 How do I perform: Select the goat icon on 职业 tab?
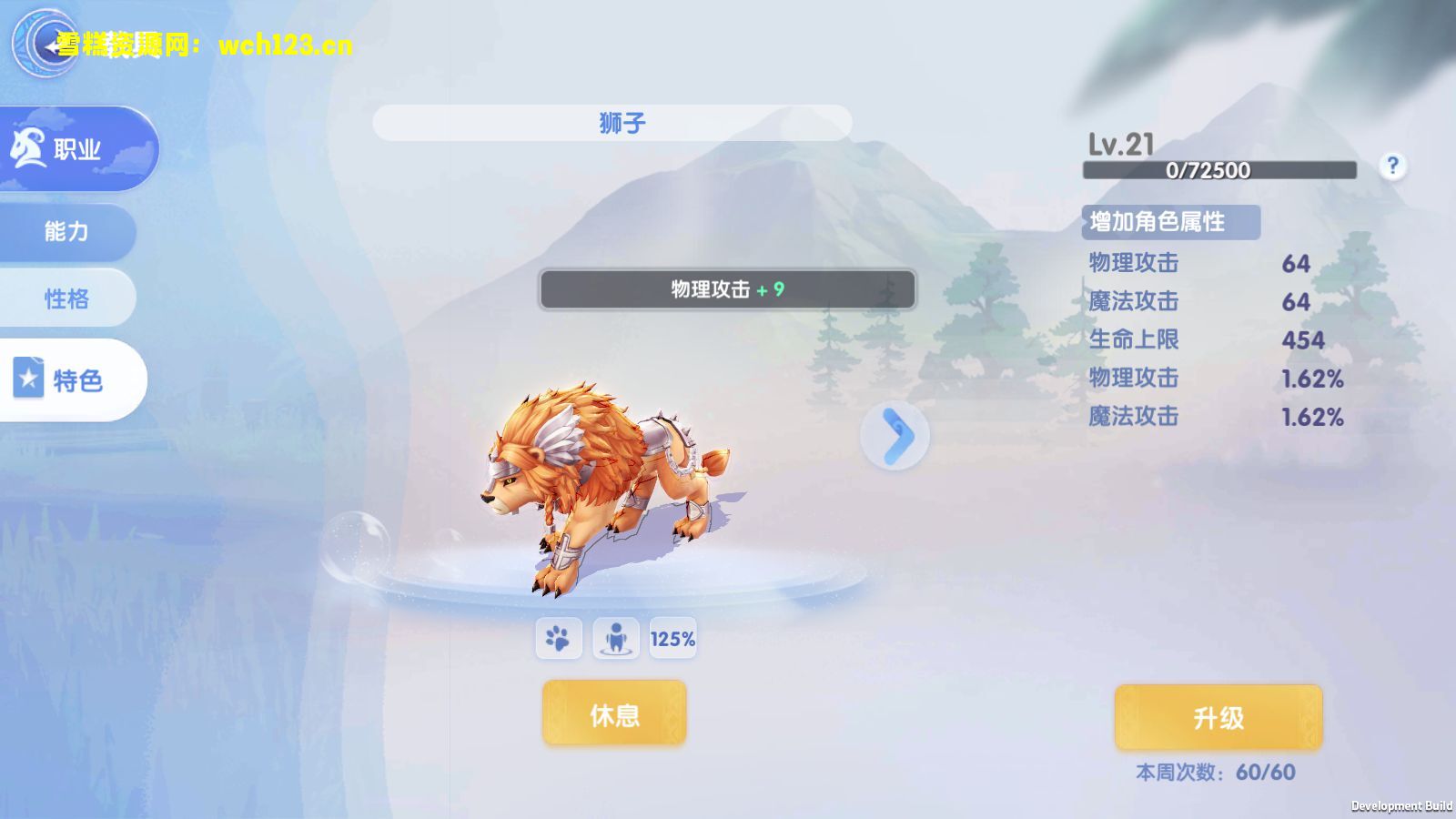[x=30, y=148]
